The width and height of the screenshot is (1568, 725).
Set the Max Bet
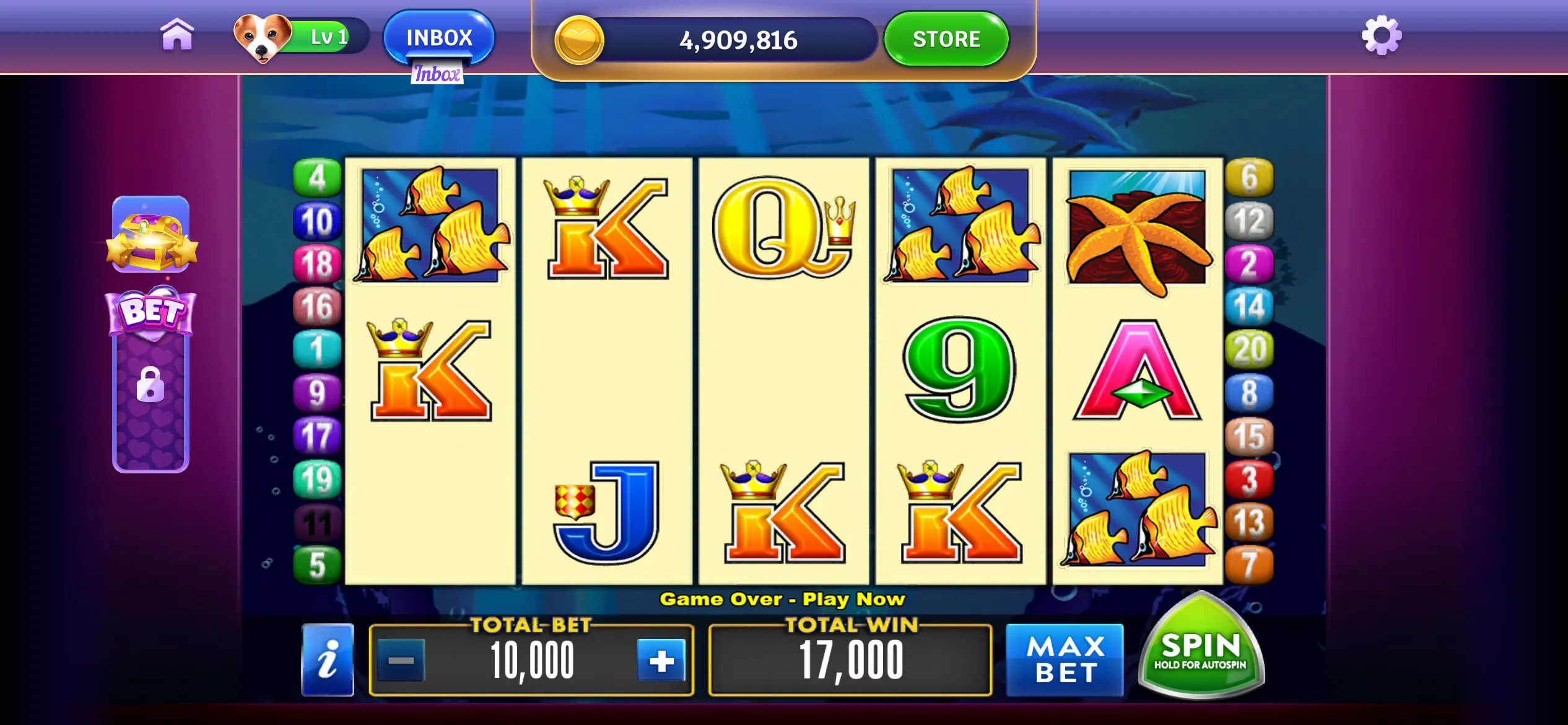(x=1065, y=660)
